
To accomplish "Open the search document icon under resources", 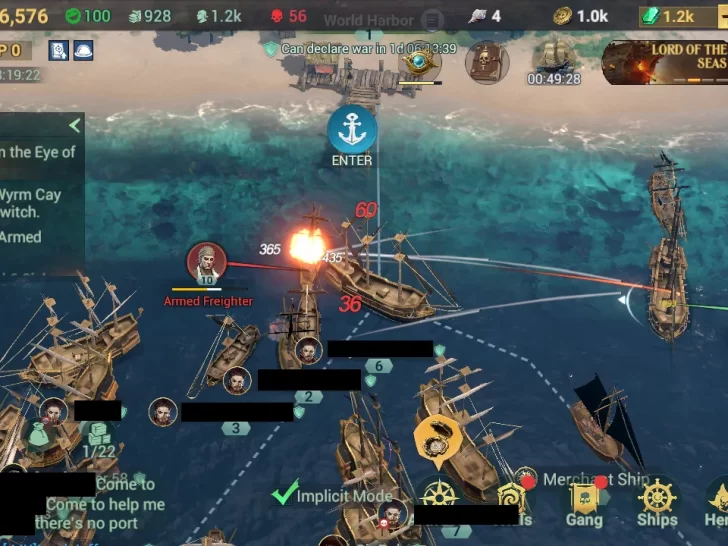I will click(x=58, y=50).
